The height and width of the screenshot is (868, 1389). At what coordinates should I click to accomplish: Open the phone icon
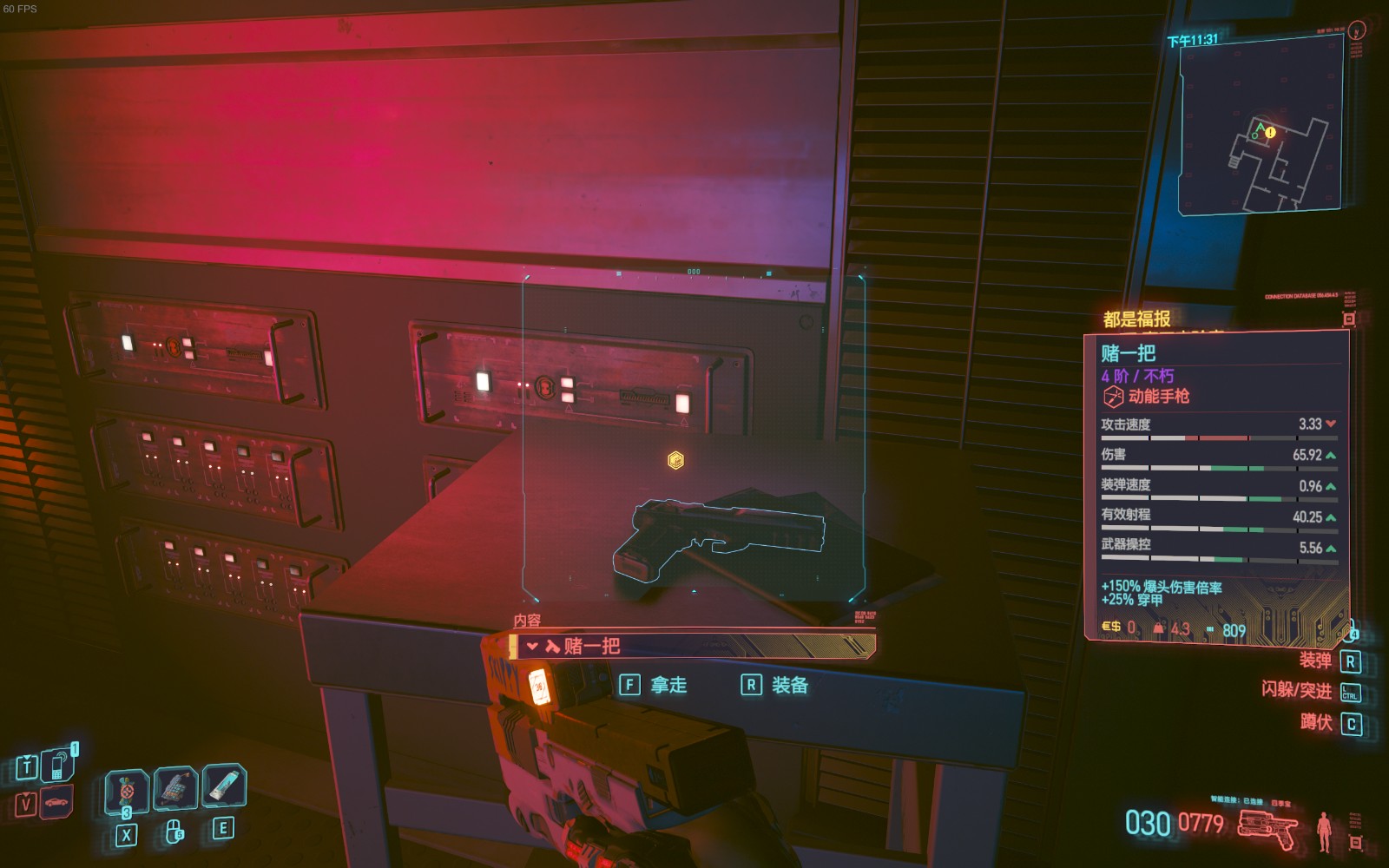pos(59,764)
